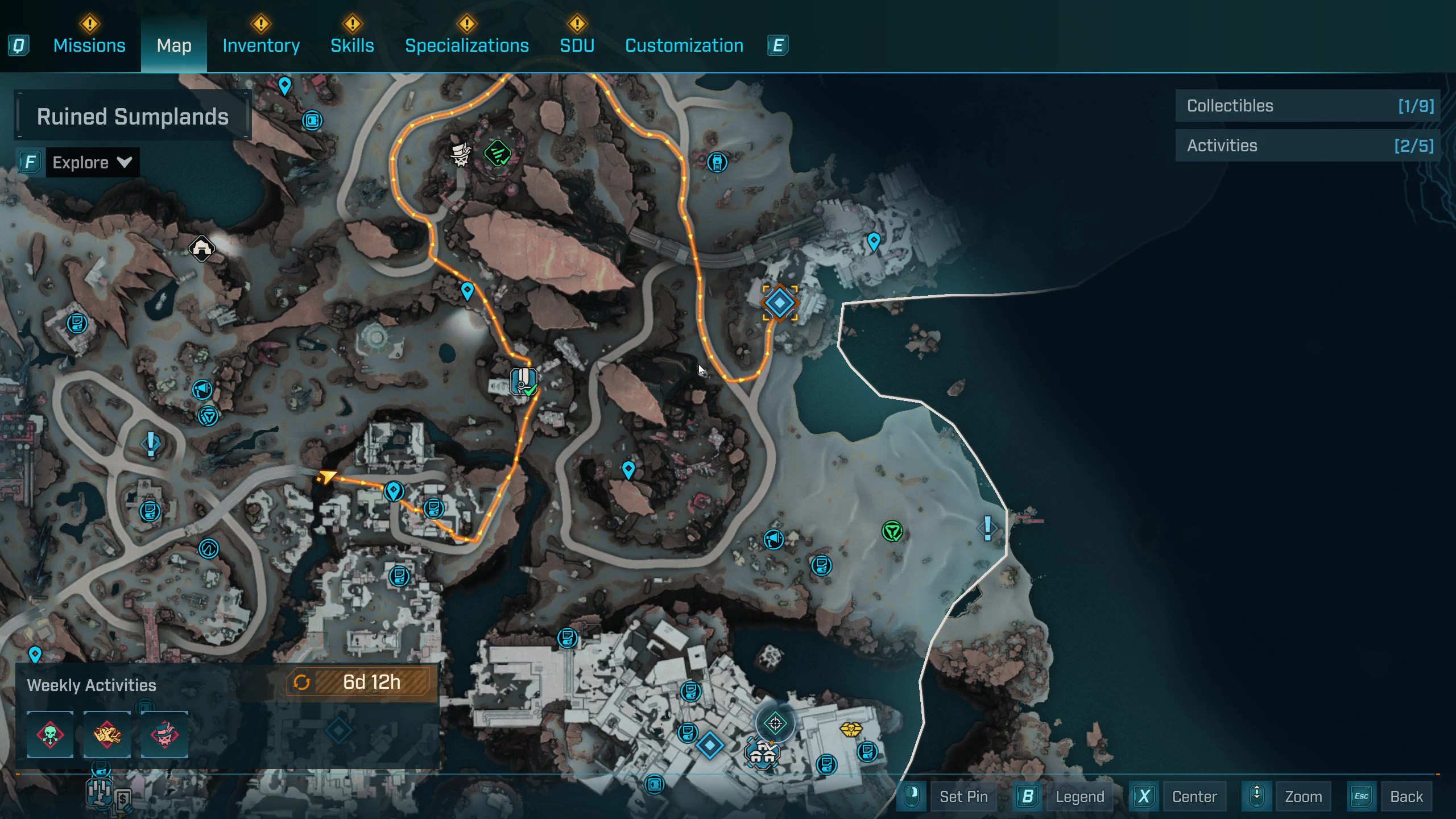Select the Map tab
1456x819 pixels.
(174, 45)
